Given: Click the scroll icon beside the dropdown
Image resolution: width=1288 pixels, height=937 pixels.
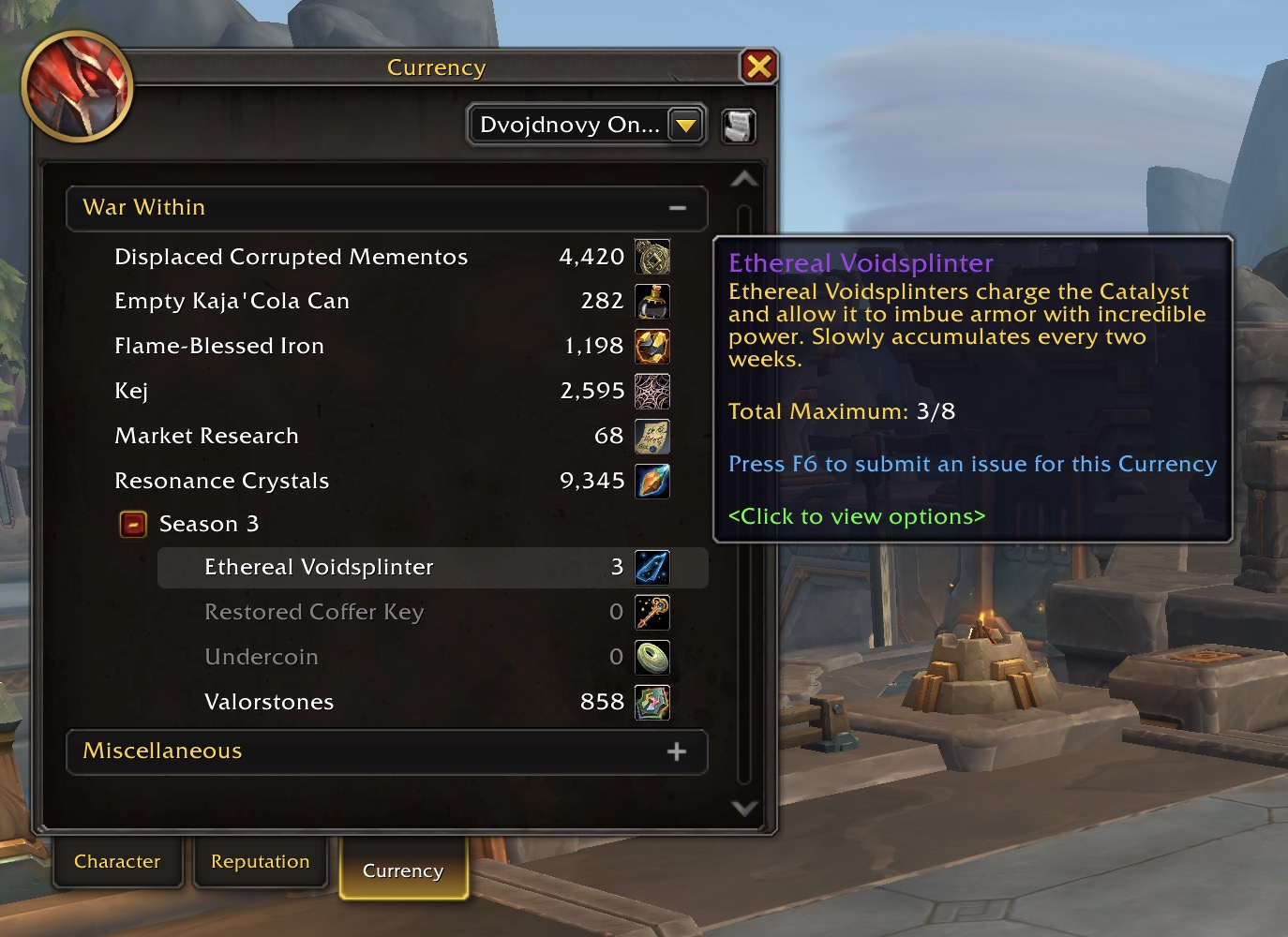Looking at the screenshot, I should [739, 126].
